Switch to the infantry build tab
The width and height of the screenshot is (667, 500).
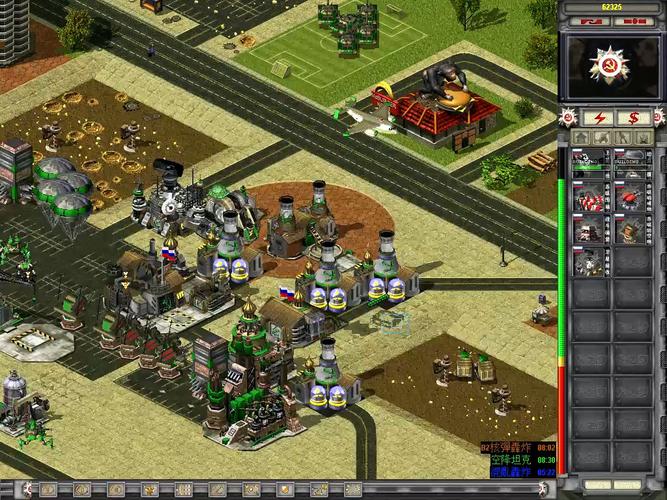[622, 137]
